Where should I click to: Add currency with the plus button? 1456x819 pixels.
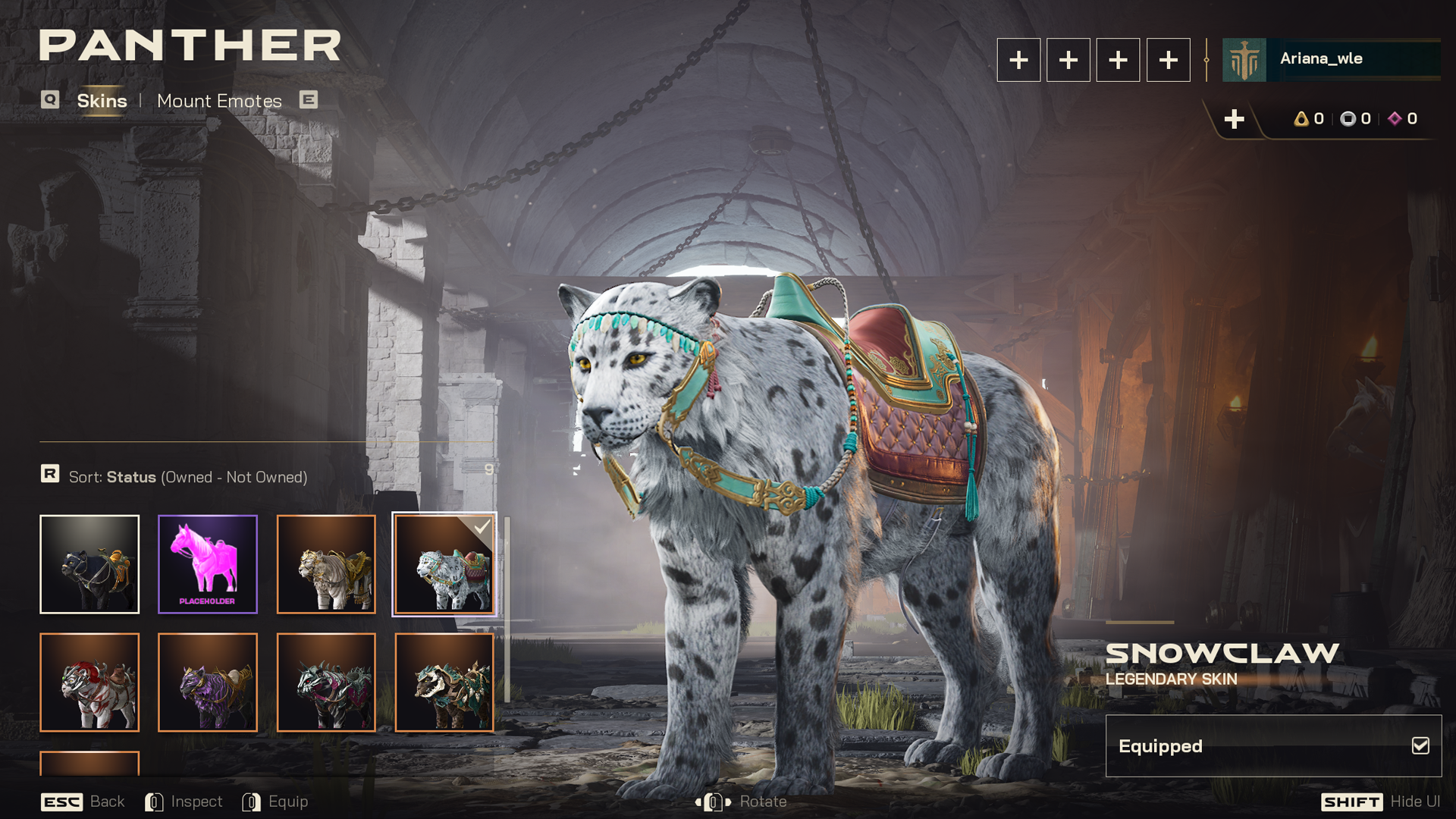[x=1234, y=119]
